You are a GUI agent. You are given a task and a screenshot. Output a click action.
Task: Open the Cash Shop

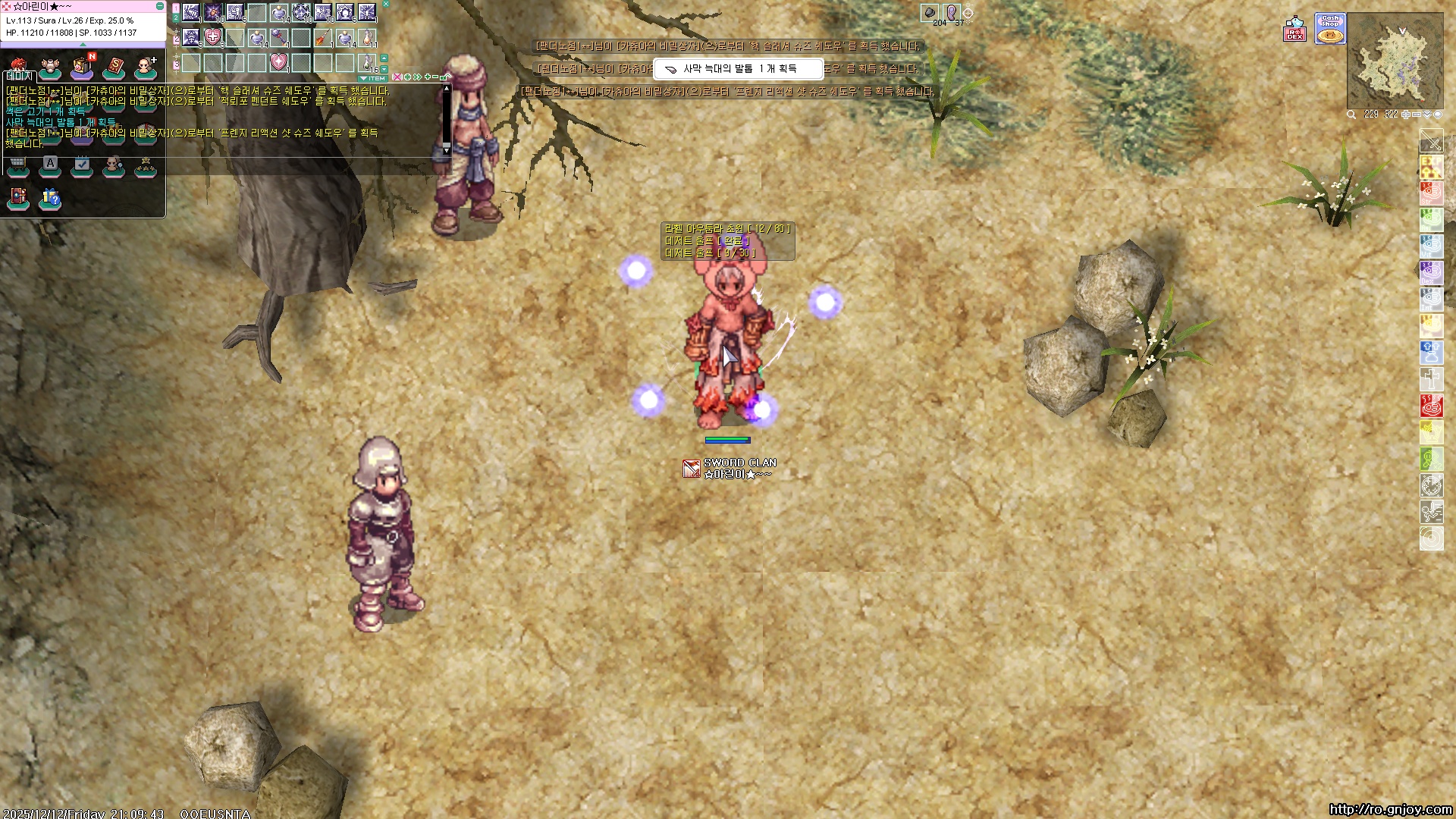tap(1330, 30)
